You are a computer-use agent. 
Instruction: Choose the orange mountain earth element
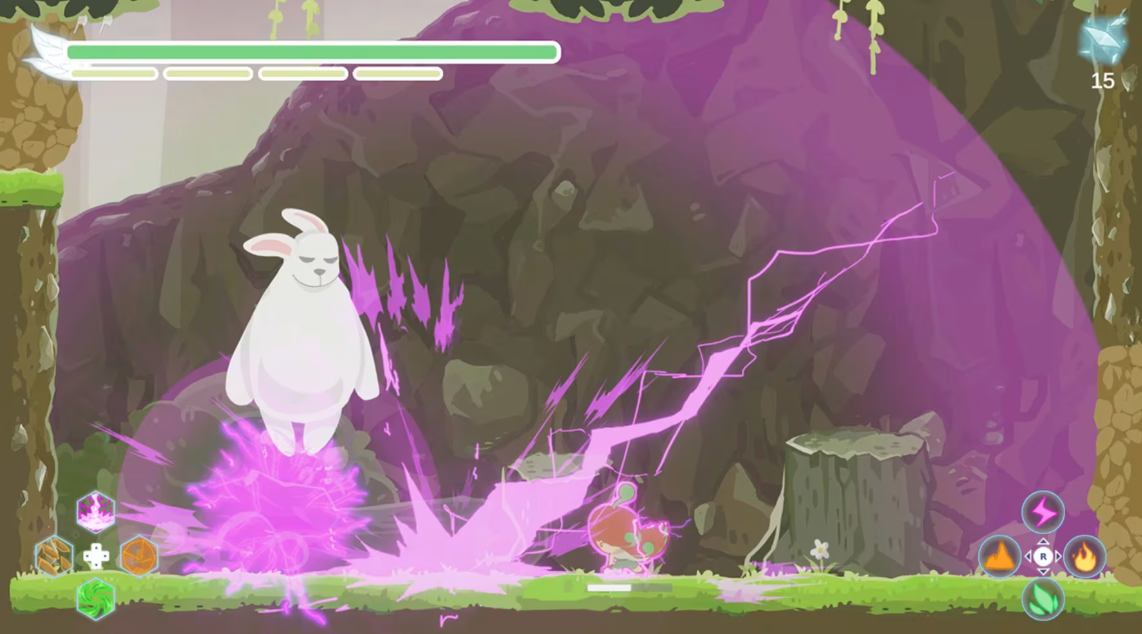[x=999, y=557]
